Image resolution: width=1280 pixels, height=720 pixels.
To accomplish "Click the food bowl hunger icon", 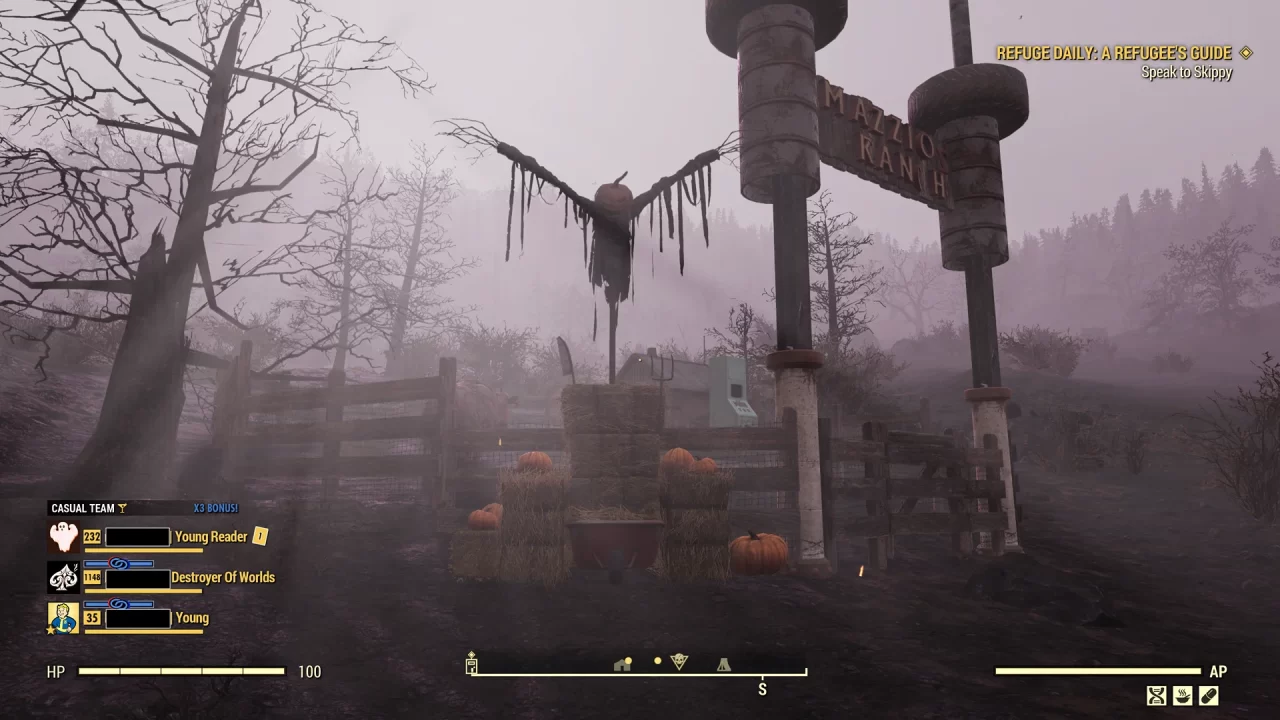I will (1183, 696).
